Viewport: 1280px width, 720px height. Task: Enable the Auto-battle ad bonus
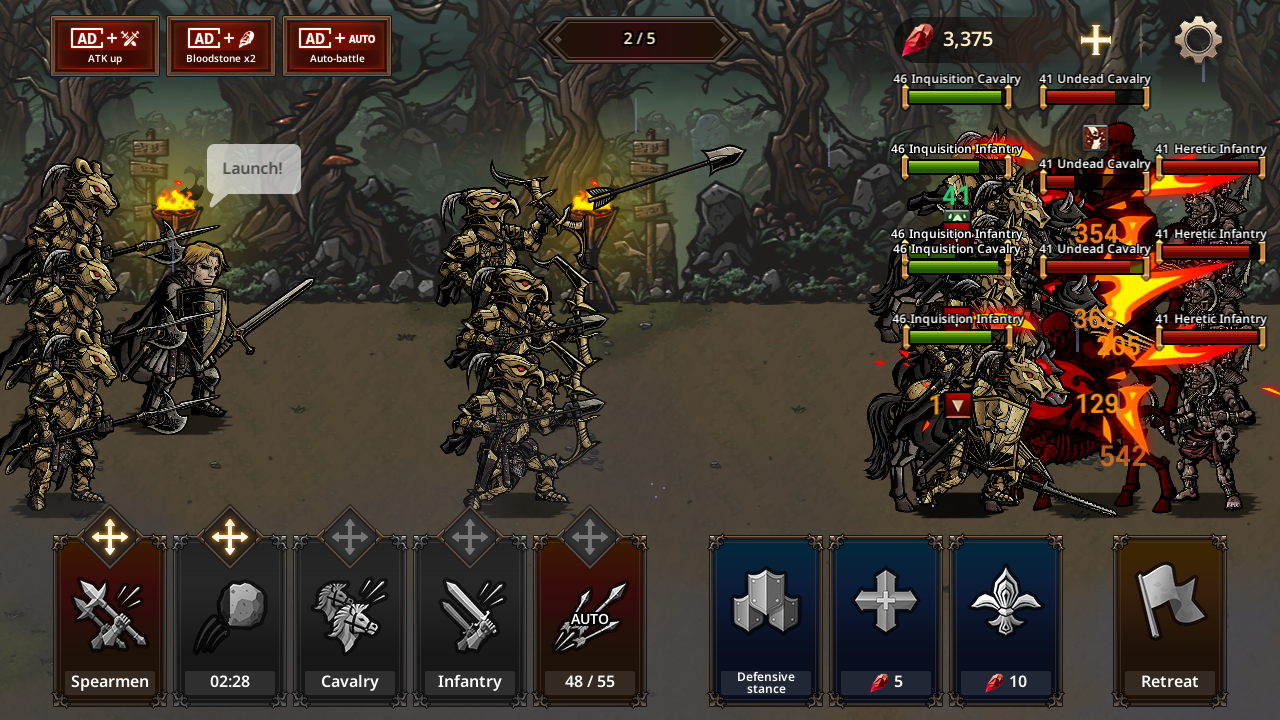[x=337, y=46]
